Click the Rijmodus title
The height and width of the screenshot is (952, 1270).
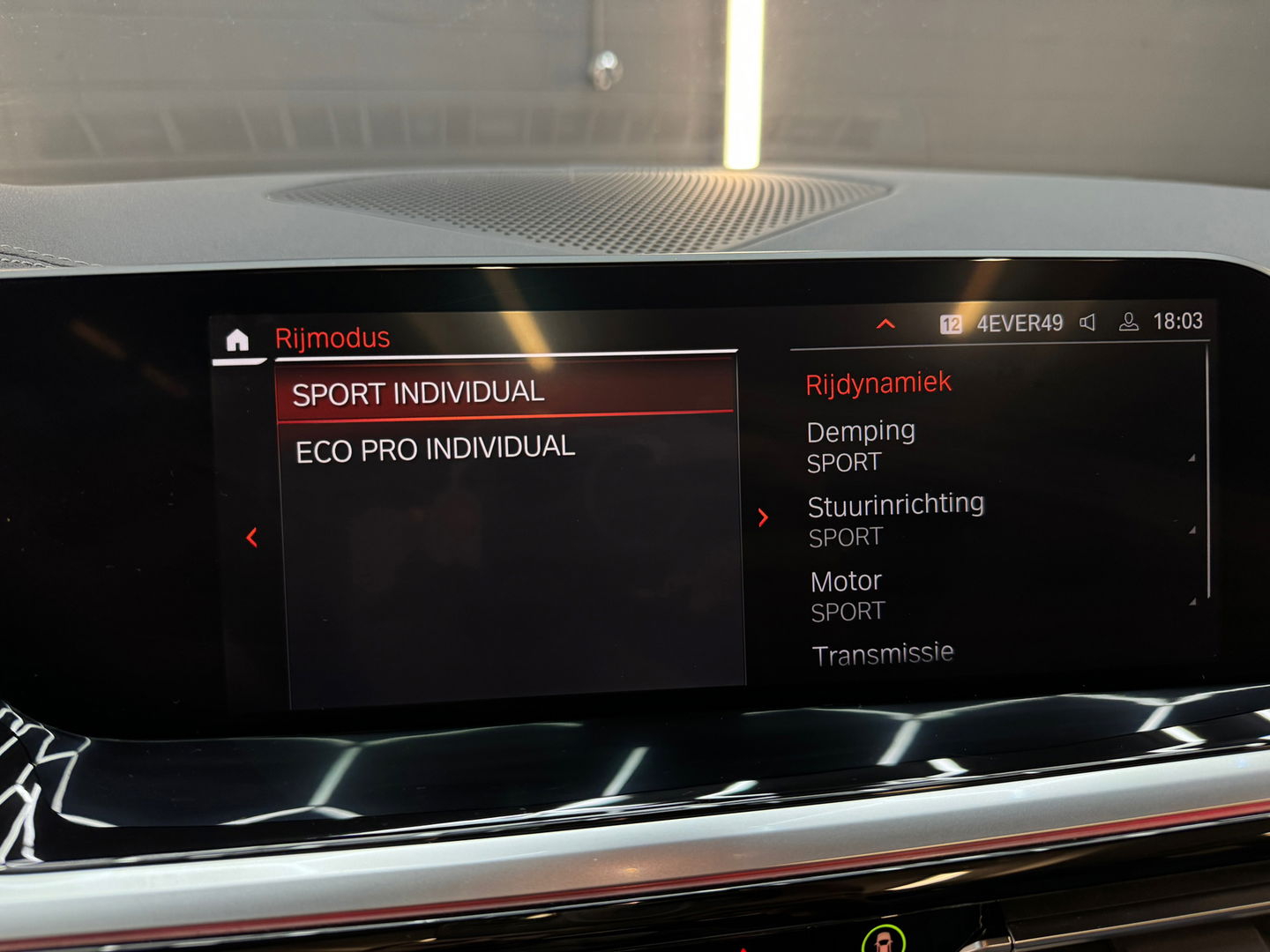point(332,336)
